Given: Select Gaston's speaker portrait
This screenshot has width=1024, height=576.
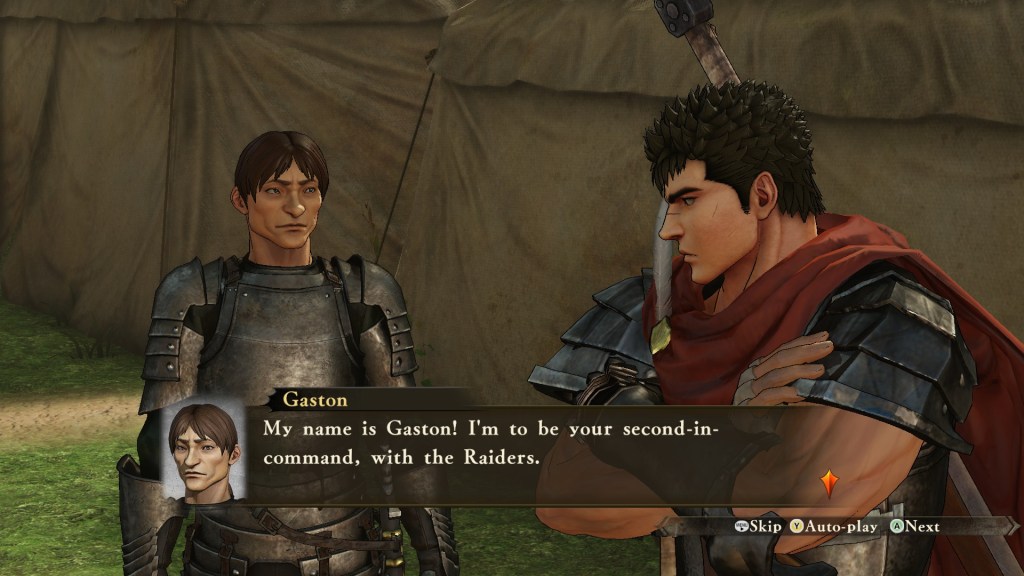Looking at the screenshot, I should click(203, 452).
